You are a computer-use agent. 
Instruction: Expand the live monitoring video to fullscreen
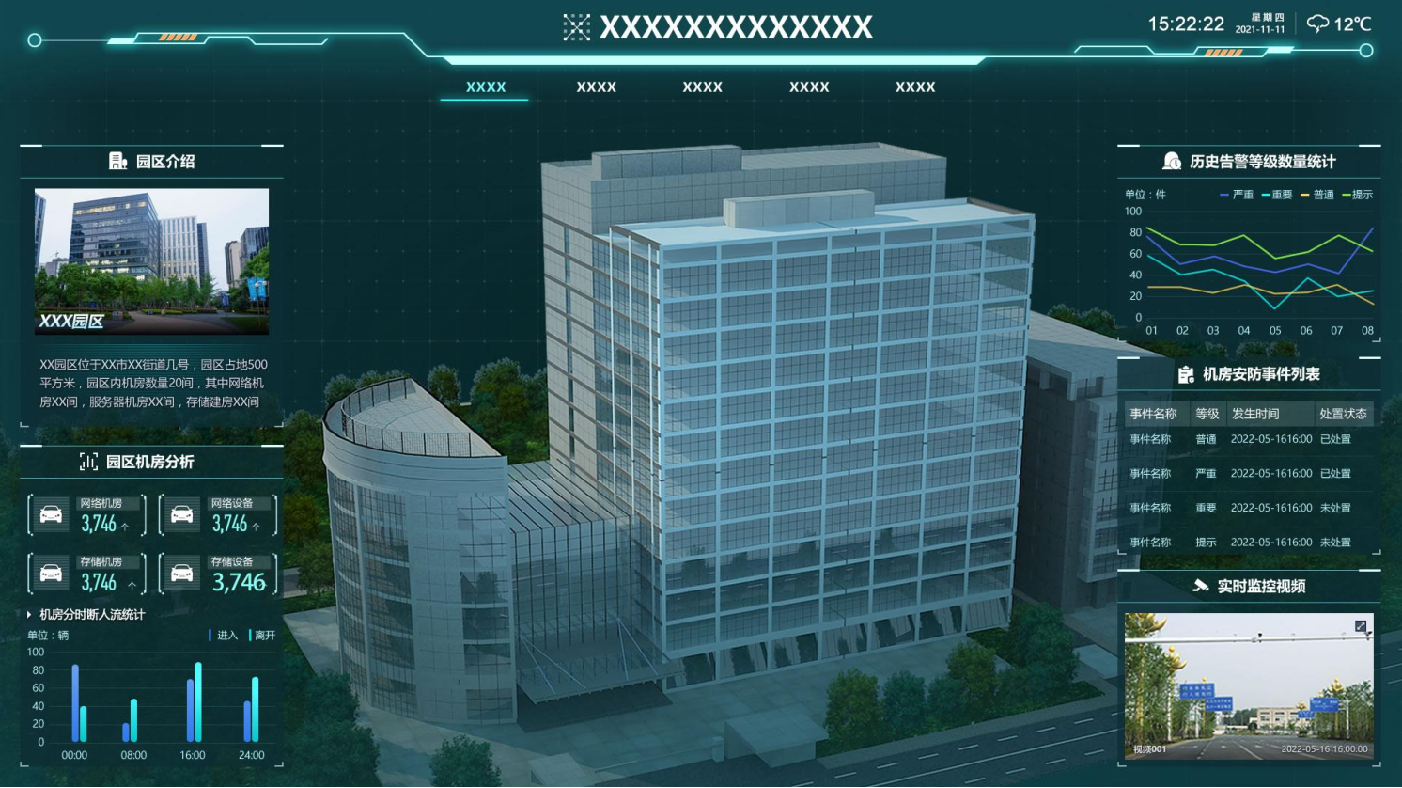[1360, 626]
